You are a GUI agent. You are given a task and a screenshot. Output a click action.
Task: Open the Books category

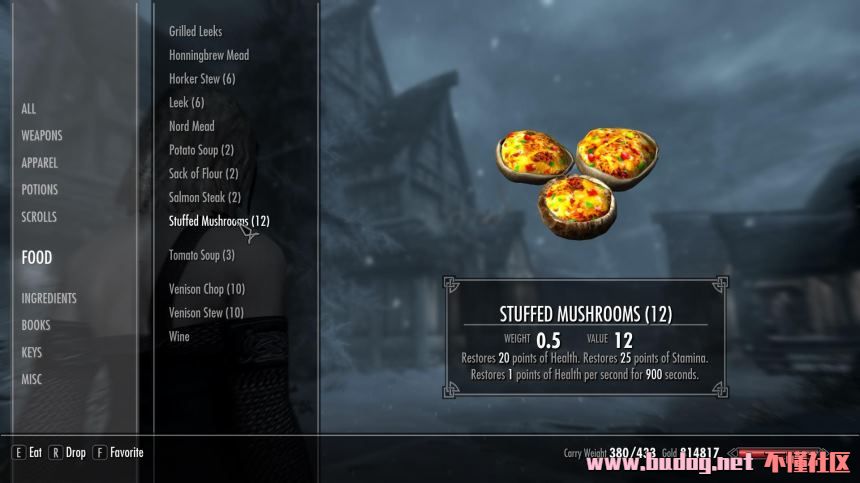(36, 325)
